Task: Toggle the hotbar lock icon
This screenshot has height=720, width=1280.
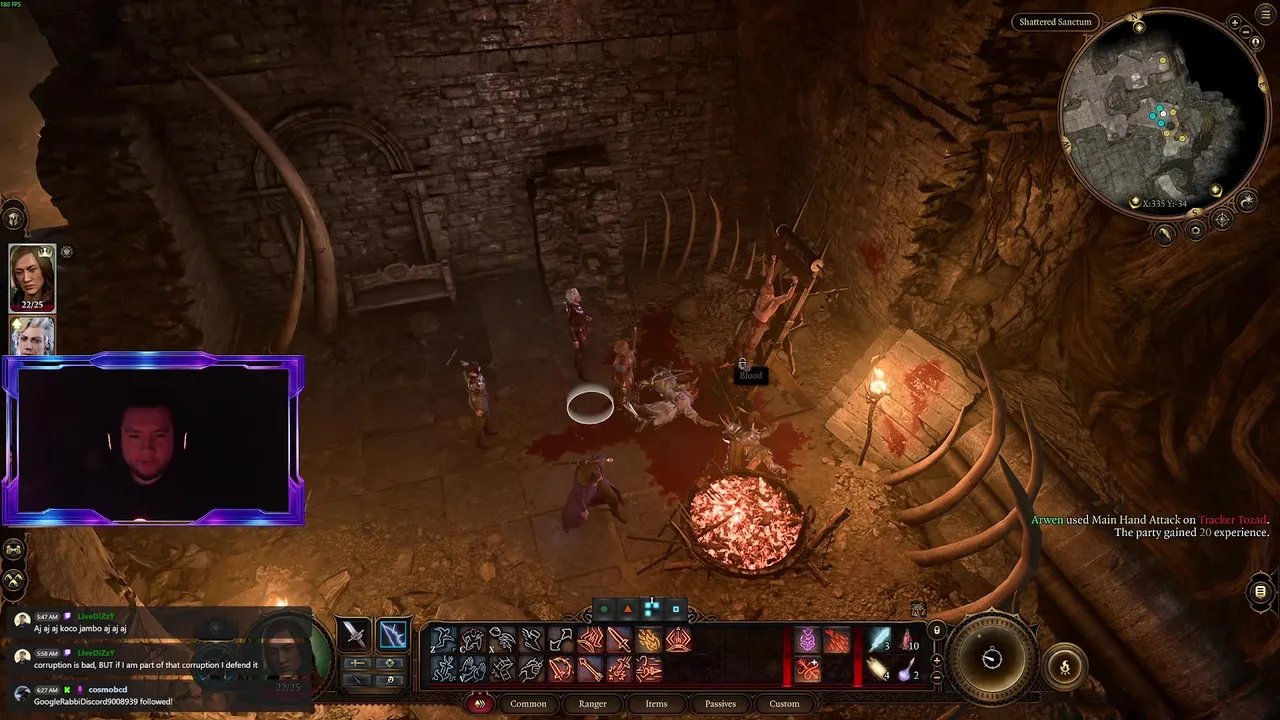Action: [936, 630]
